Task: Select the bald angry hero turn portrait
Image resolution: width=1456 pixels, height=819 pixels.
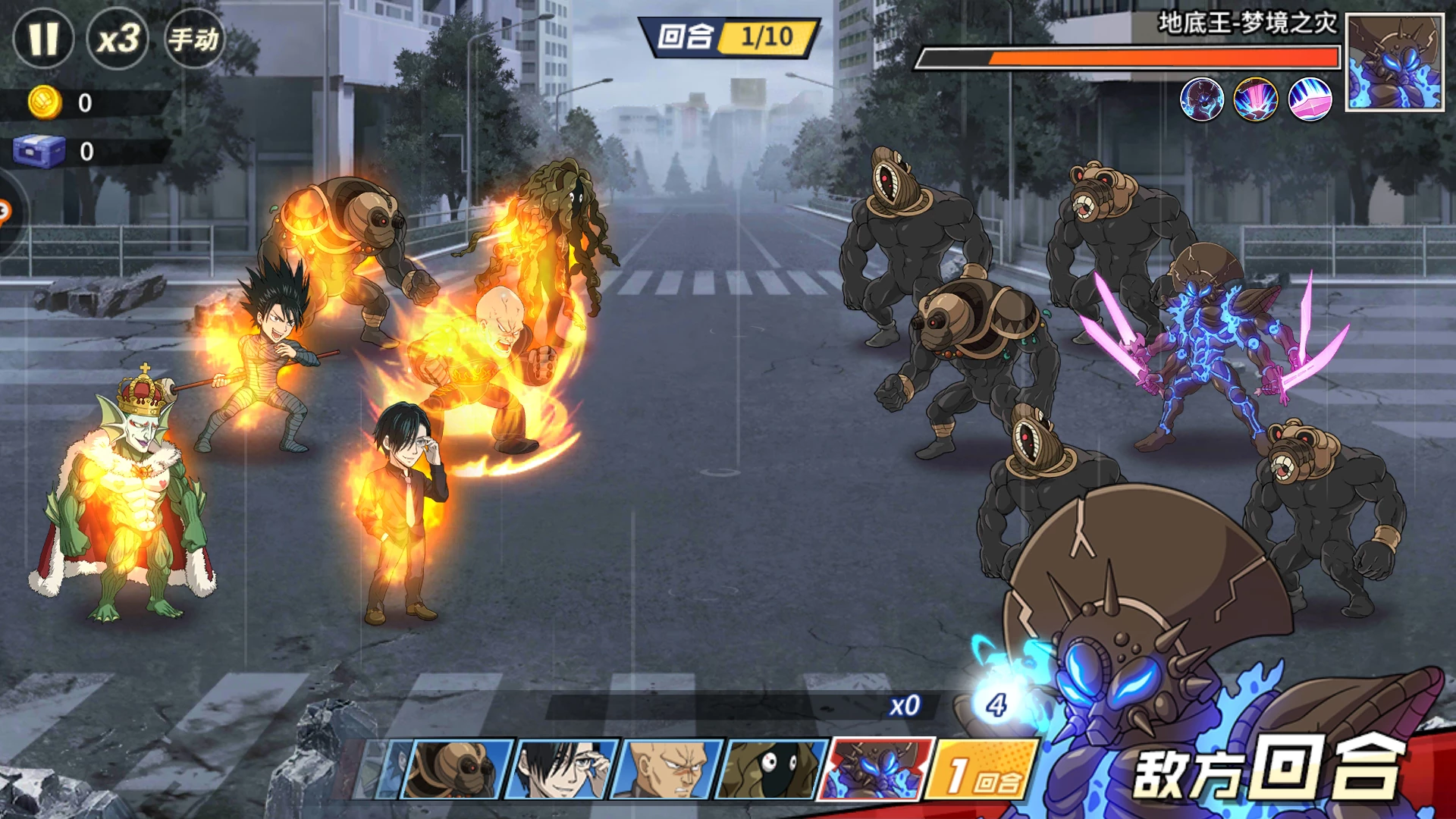Action: click(666, 770)
